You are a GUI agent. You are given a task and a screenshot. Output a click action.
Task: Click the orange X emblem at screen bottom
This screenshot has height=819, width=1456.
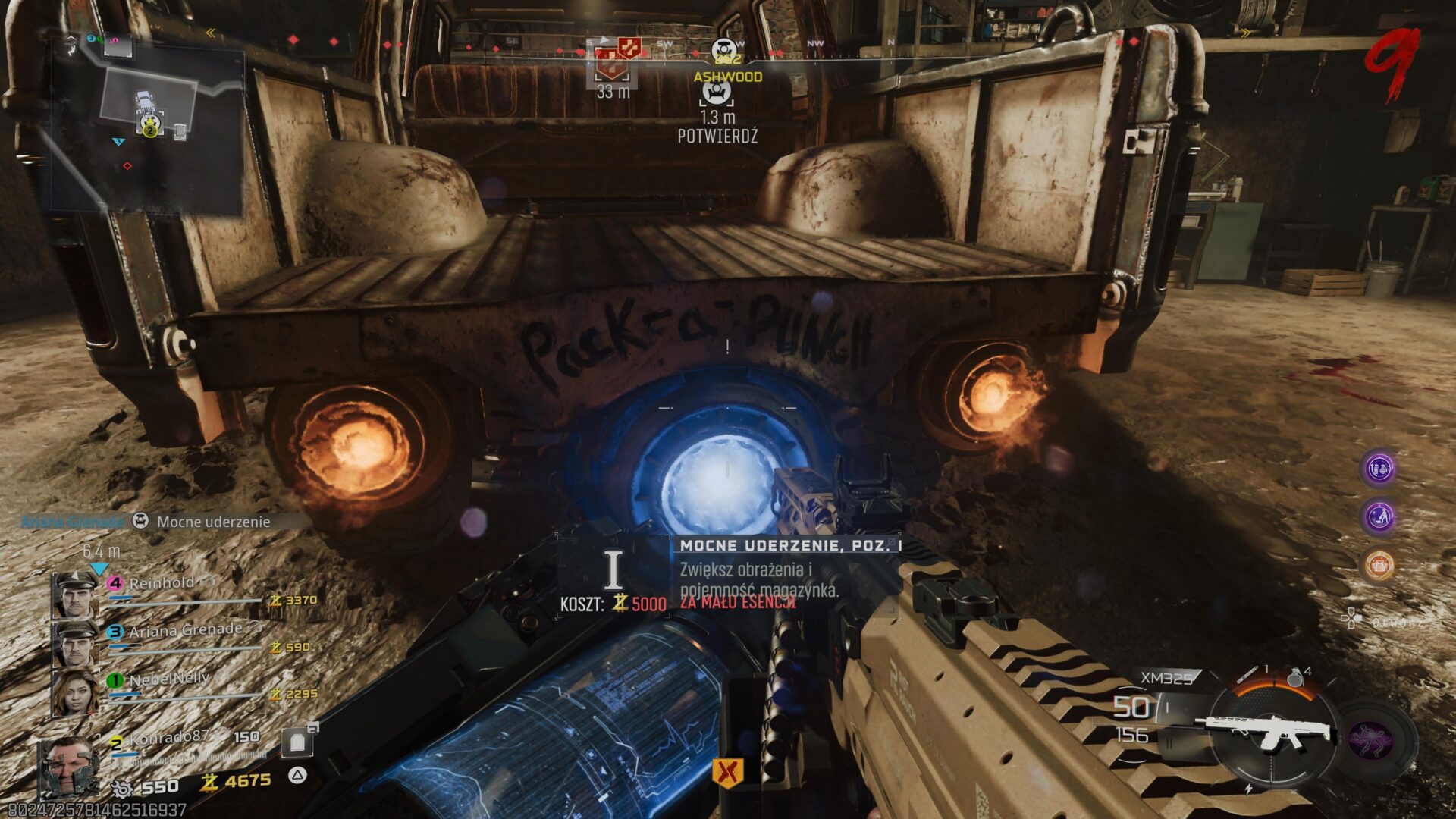coord(727,773)
